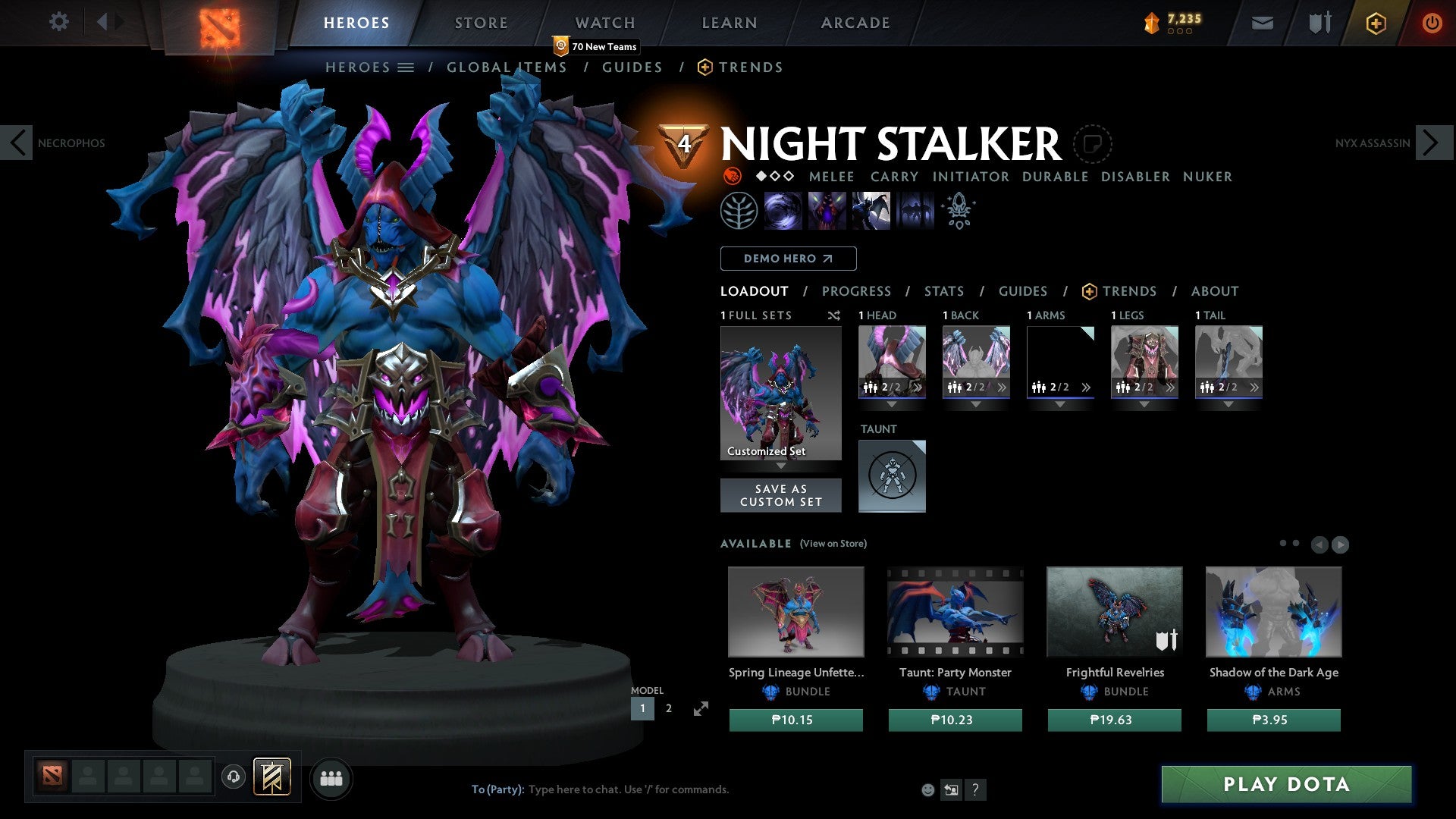
Task: Click the Void ability icon
Action: tap(784, 210)
